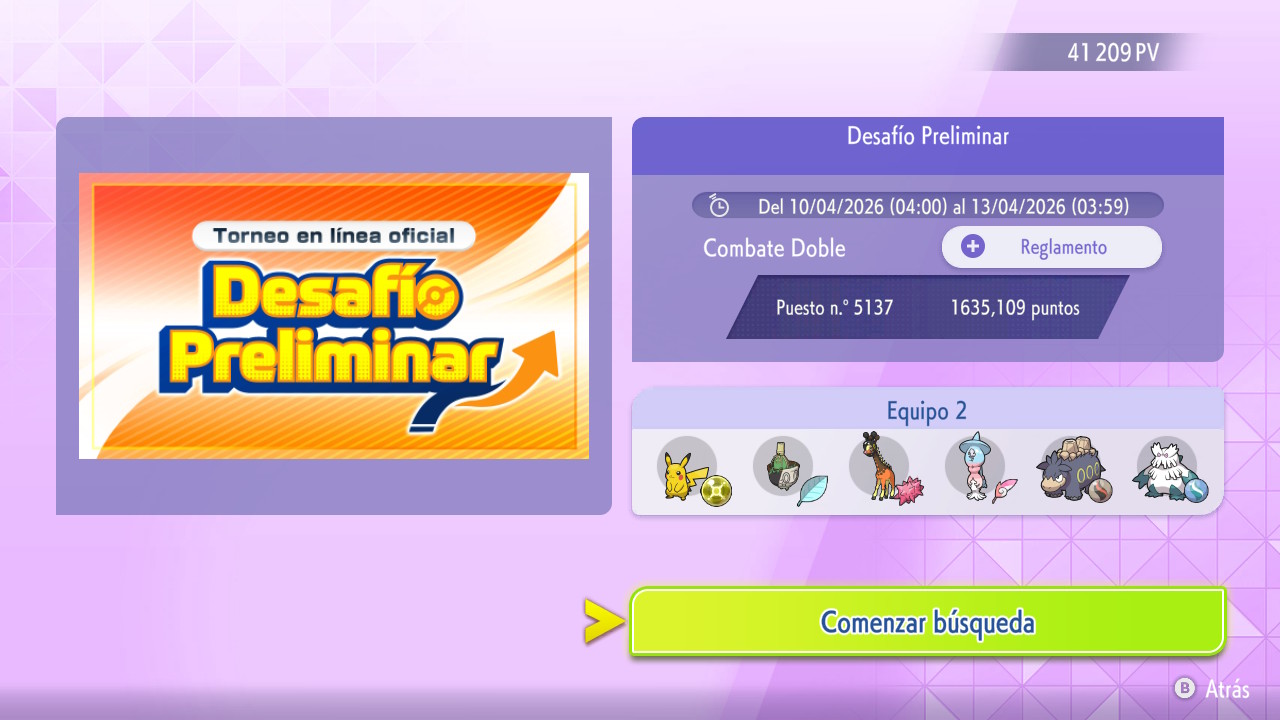Screen dimensions: 1280x720
Task: Open the Reglamento rules panel
Action: [x=1051, y=247]
